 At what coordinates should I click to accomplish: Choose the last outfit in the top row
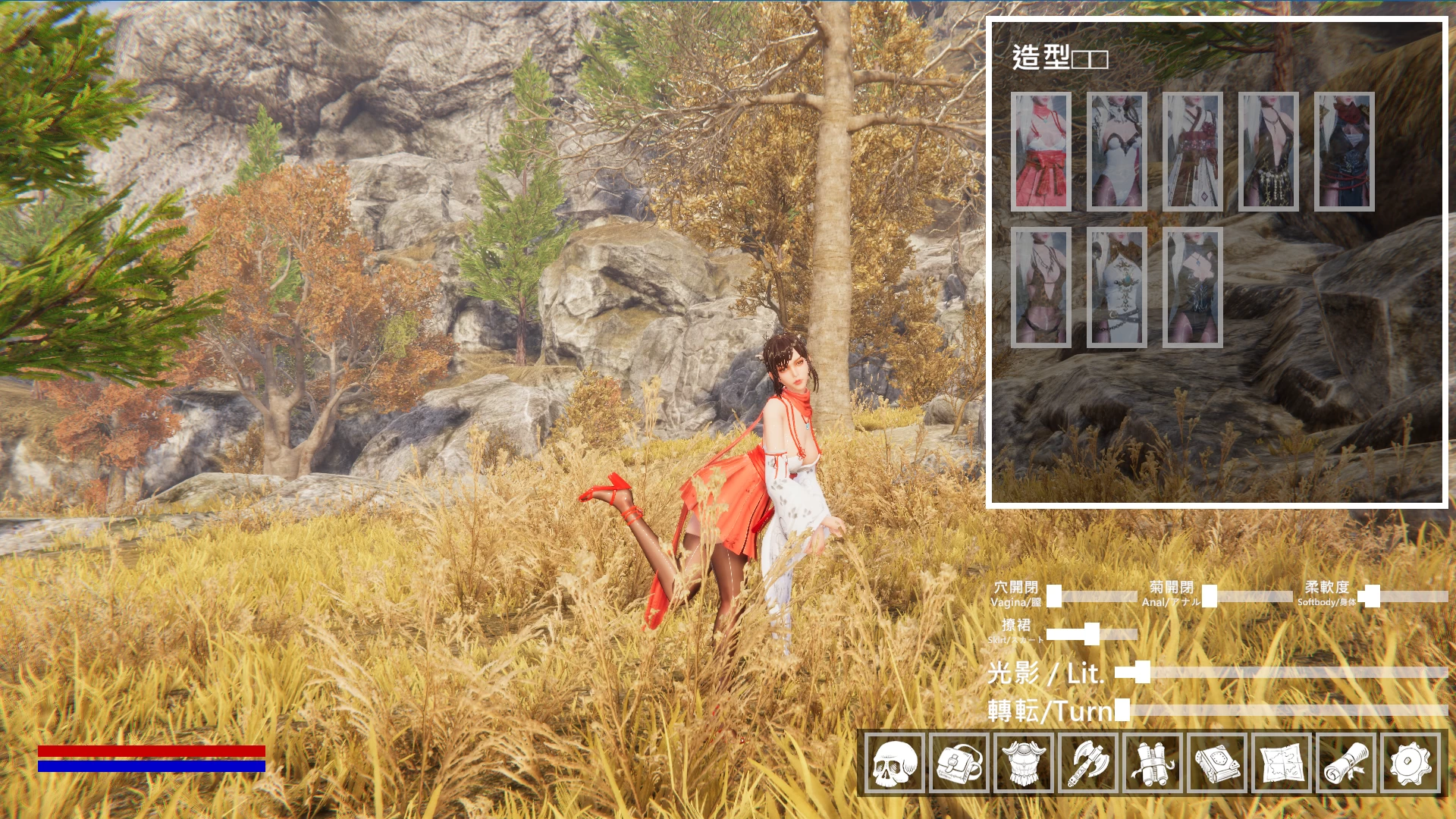point(1345,152)
